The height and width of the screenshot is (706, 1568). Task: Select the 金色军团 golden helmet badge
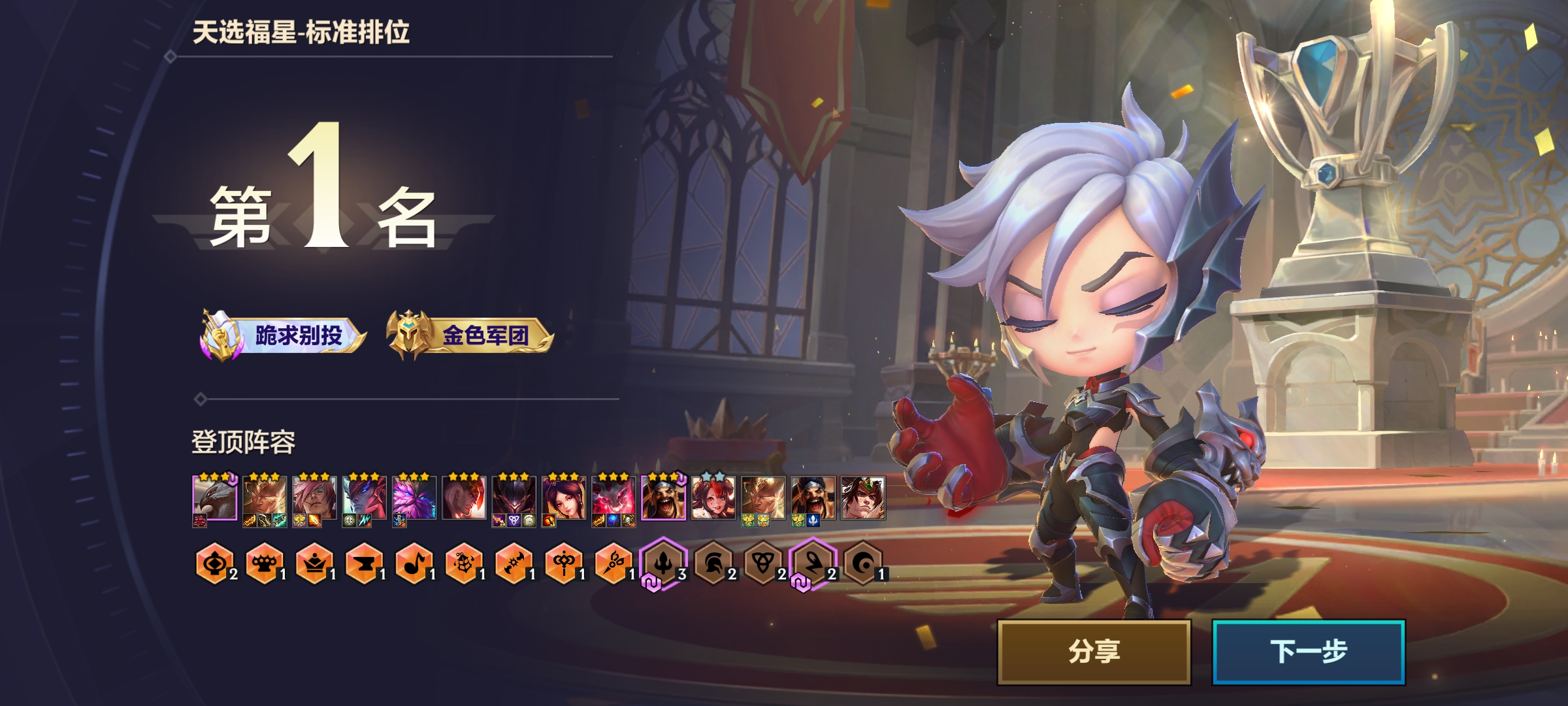point(470,336)
